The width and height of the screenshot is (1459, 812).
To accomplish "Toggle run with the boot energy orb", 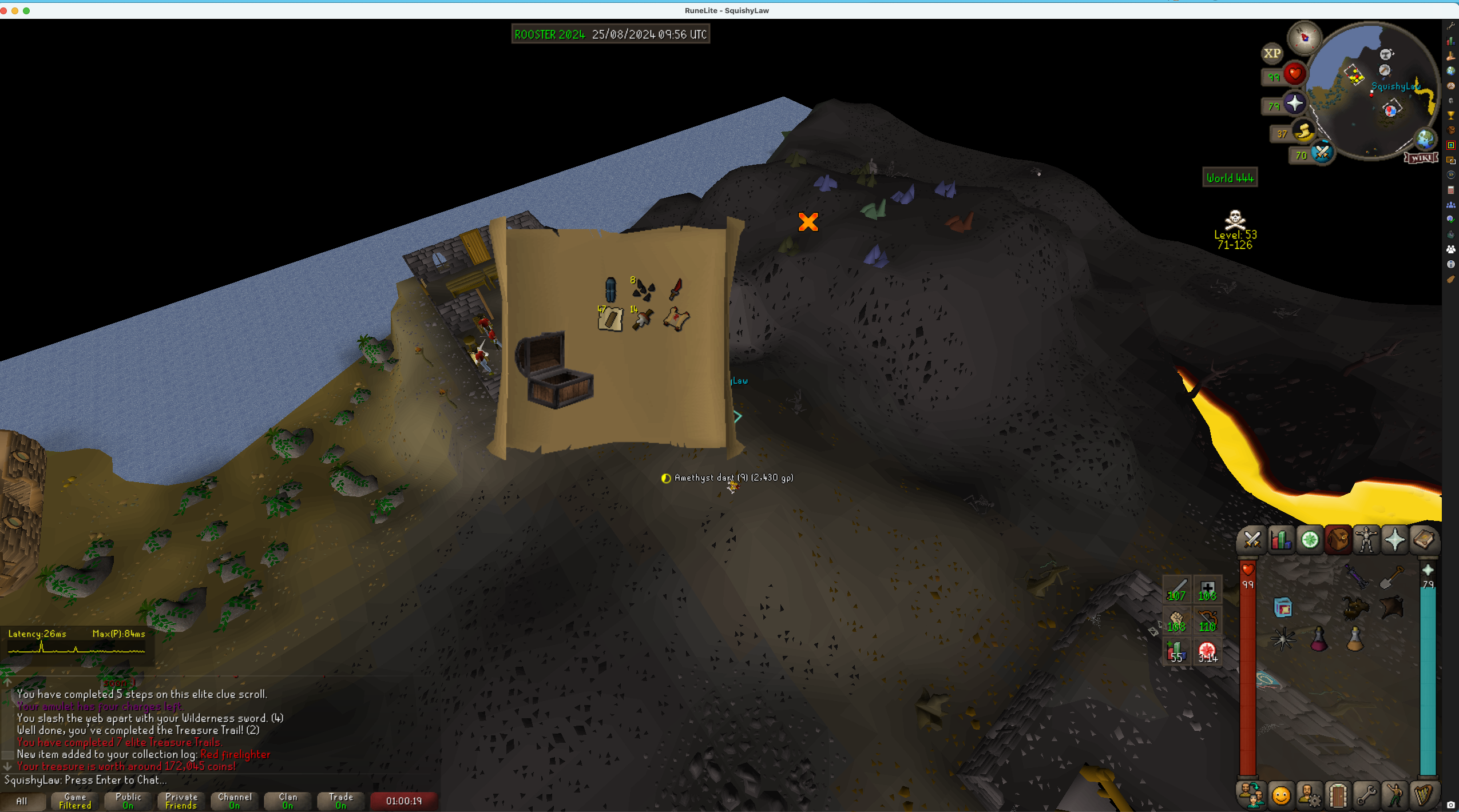I will tap(1304, 133).
